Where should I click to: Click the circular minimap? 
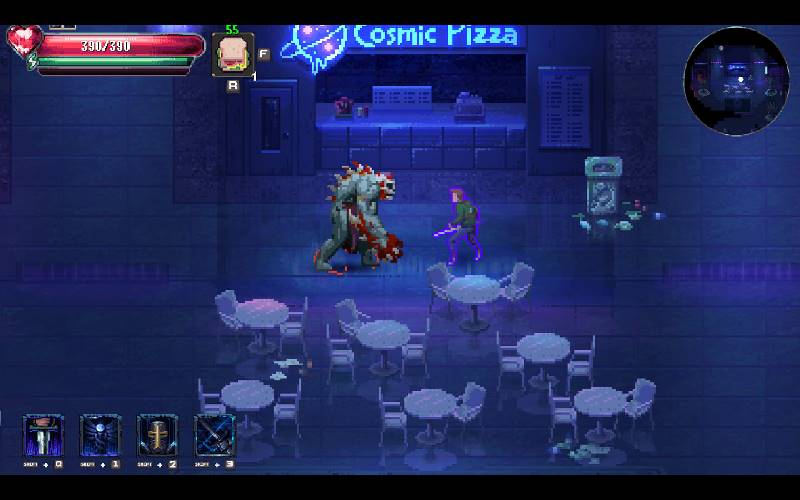736,80
